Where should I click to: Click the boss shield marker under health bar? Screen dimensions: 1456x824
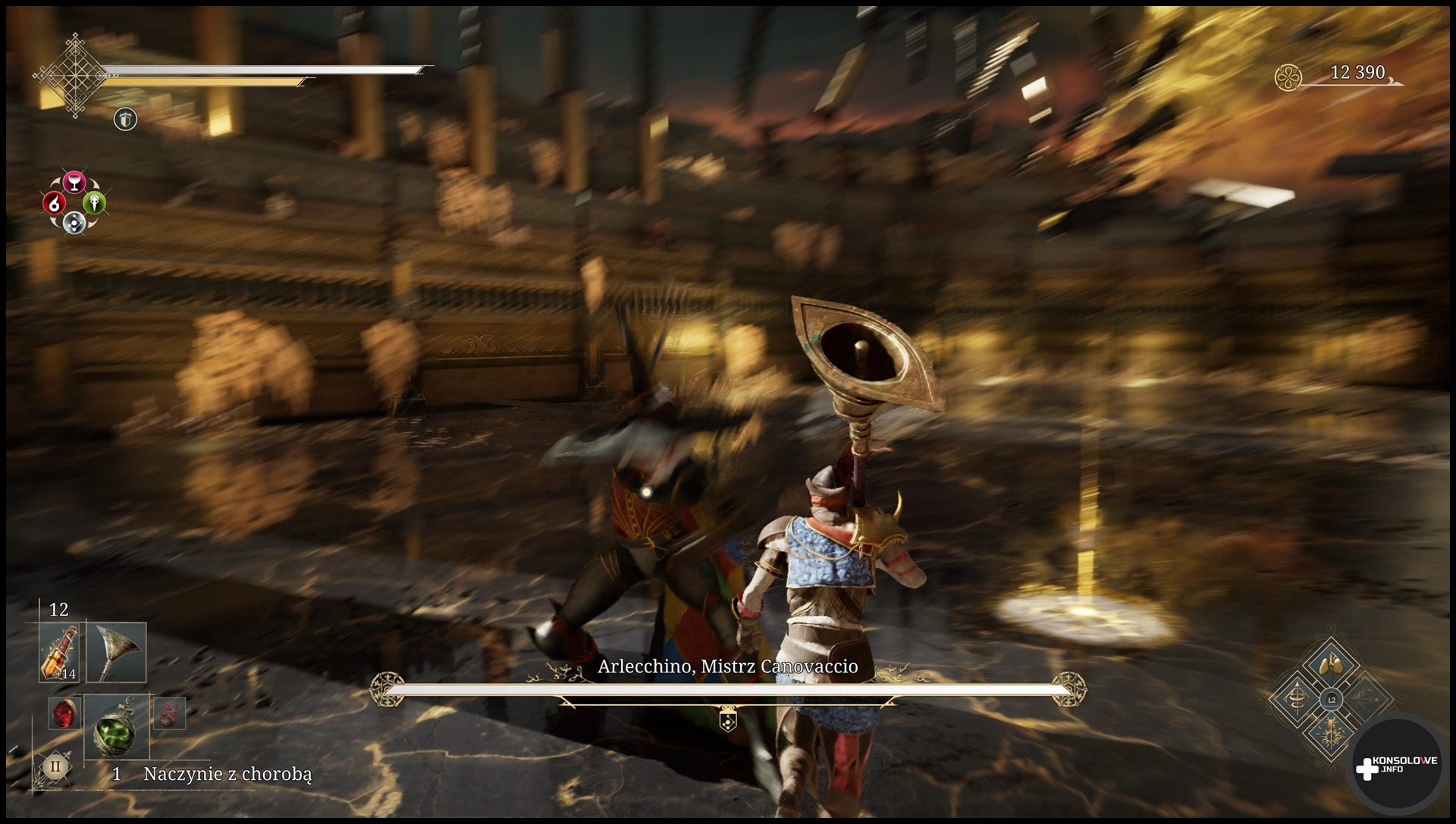(x=727, y=721)
